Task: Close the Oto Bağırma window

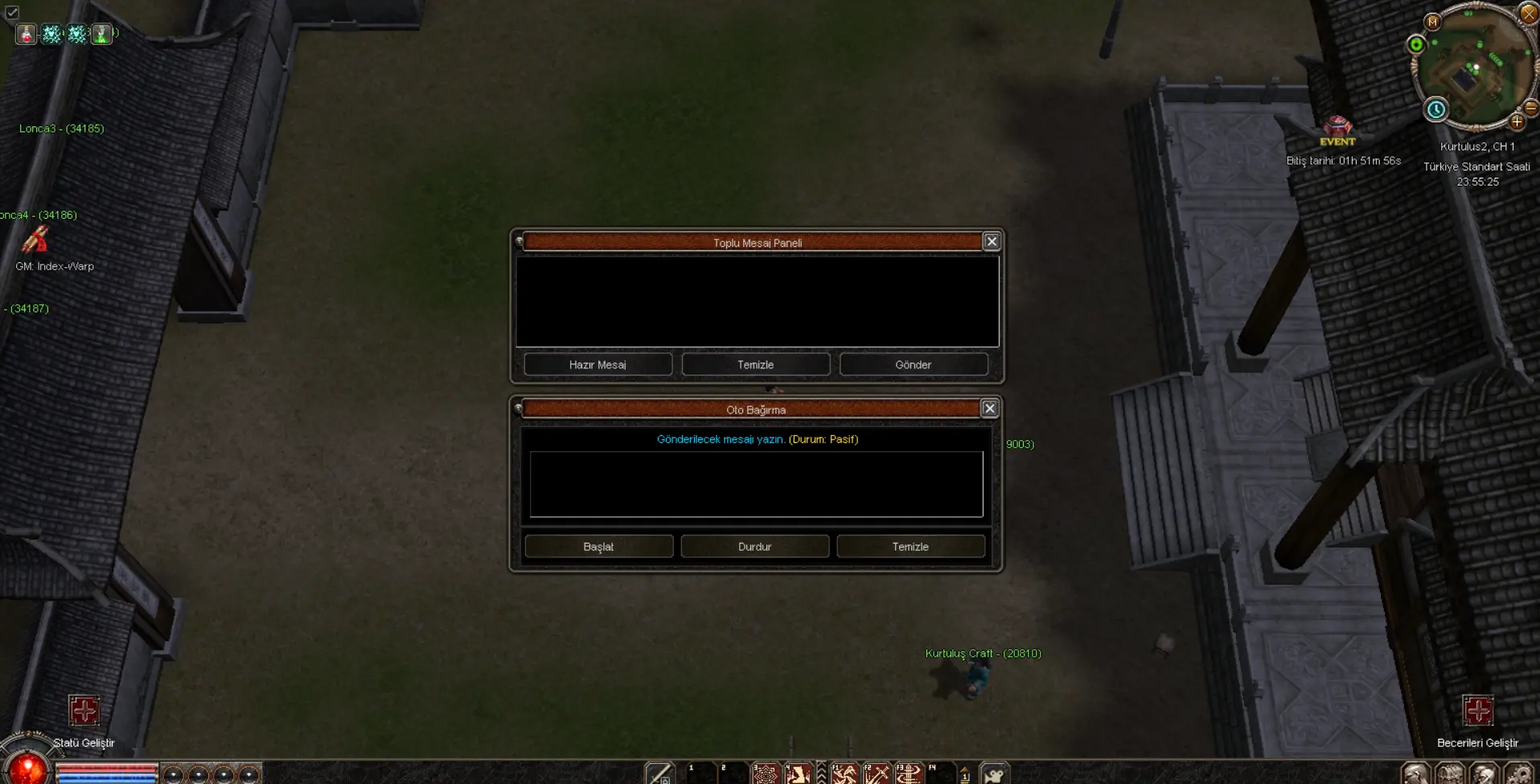Action: coord(990,408)
